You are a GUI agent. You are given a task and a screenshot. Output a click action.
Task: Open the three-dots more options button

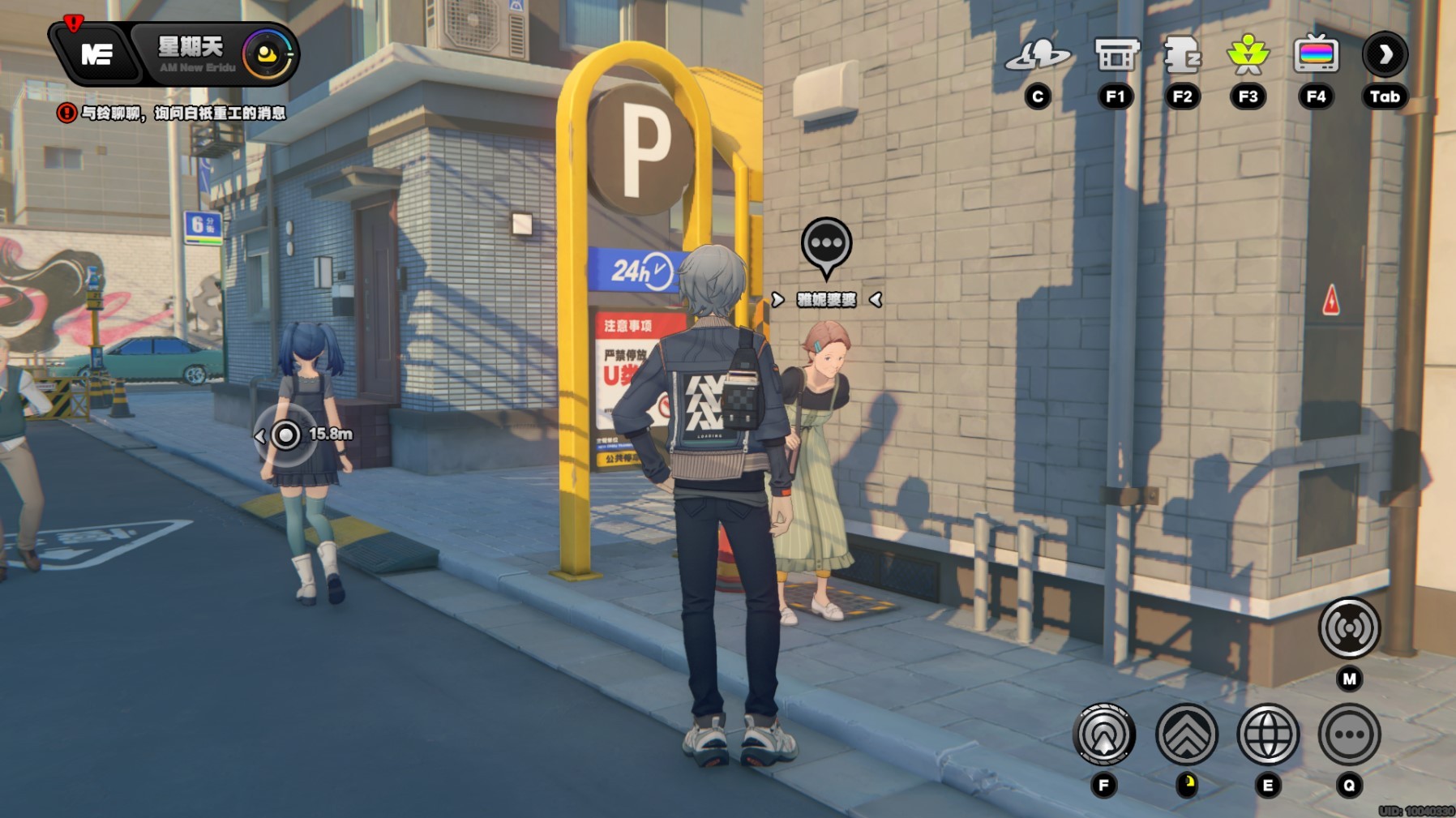tap(1349, 735)
